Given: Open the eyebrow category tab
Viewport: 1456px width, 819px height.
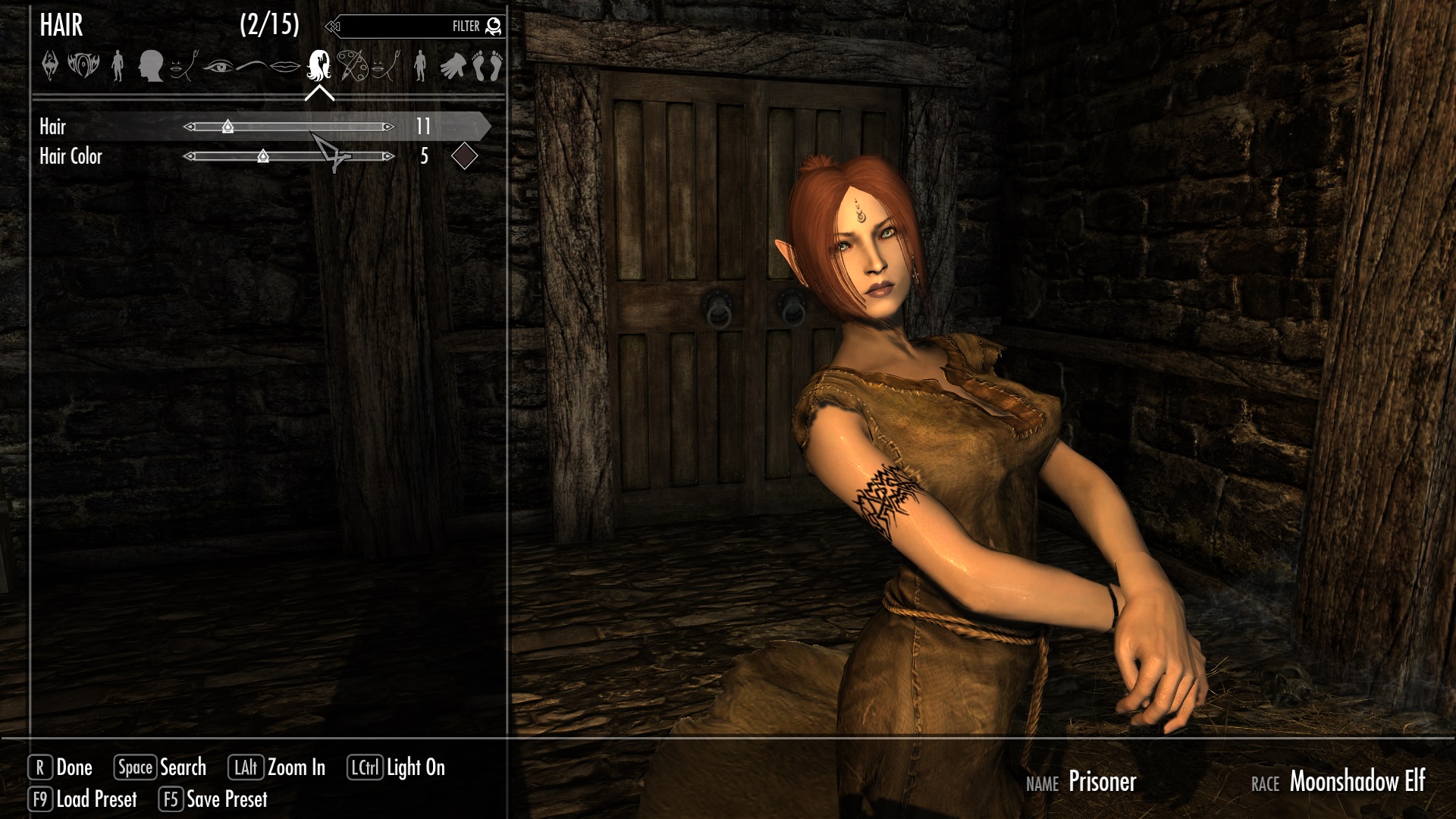Looking at the screenshot, I should [x=252, y=67].
